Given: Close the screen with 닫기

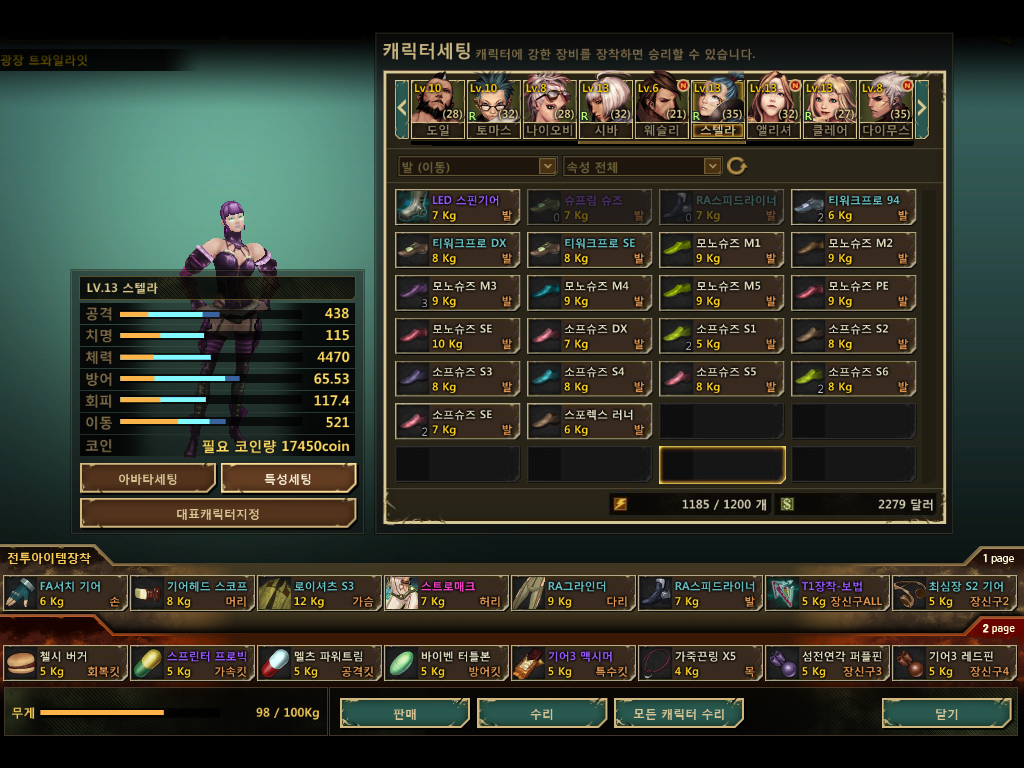Looking at the screenshot, I should point(946,714).
